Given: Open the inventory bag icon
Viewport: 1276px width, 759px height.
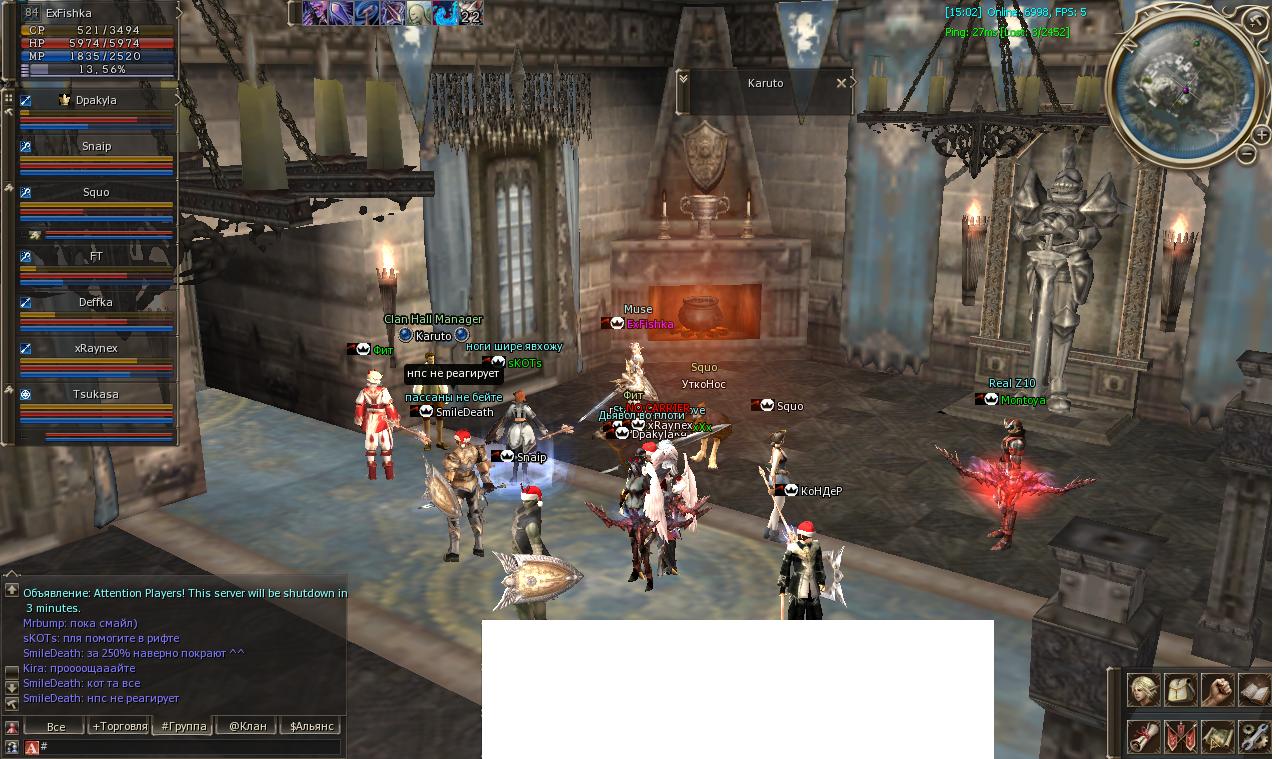Looking at the screenshot, I should click(1180, 690).
